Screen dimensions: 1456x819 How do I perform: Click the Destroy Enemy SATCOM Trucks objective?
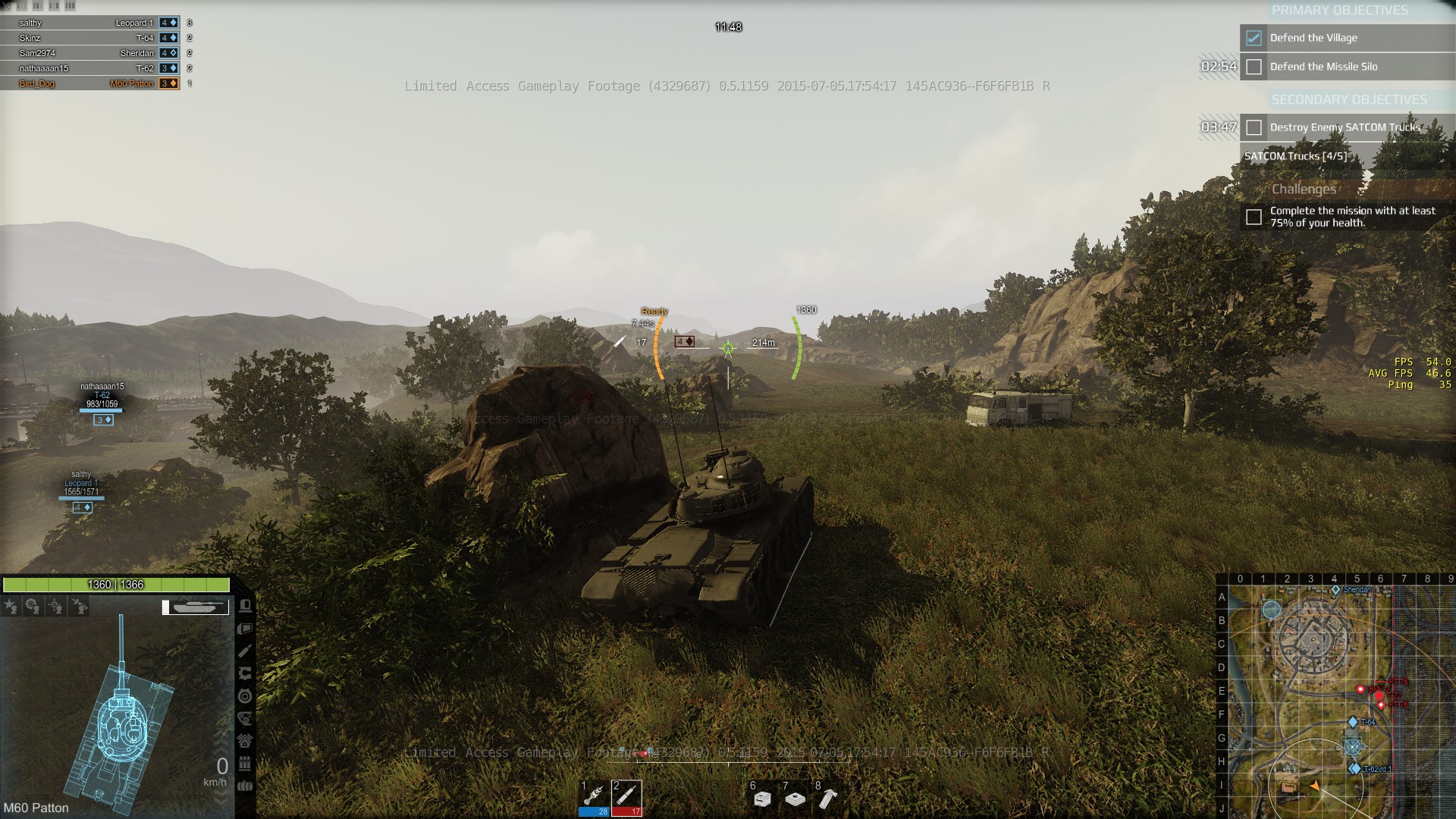pyautogui.click(x=1345, y=127)
